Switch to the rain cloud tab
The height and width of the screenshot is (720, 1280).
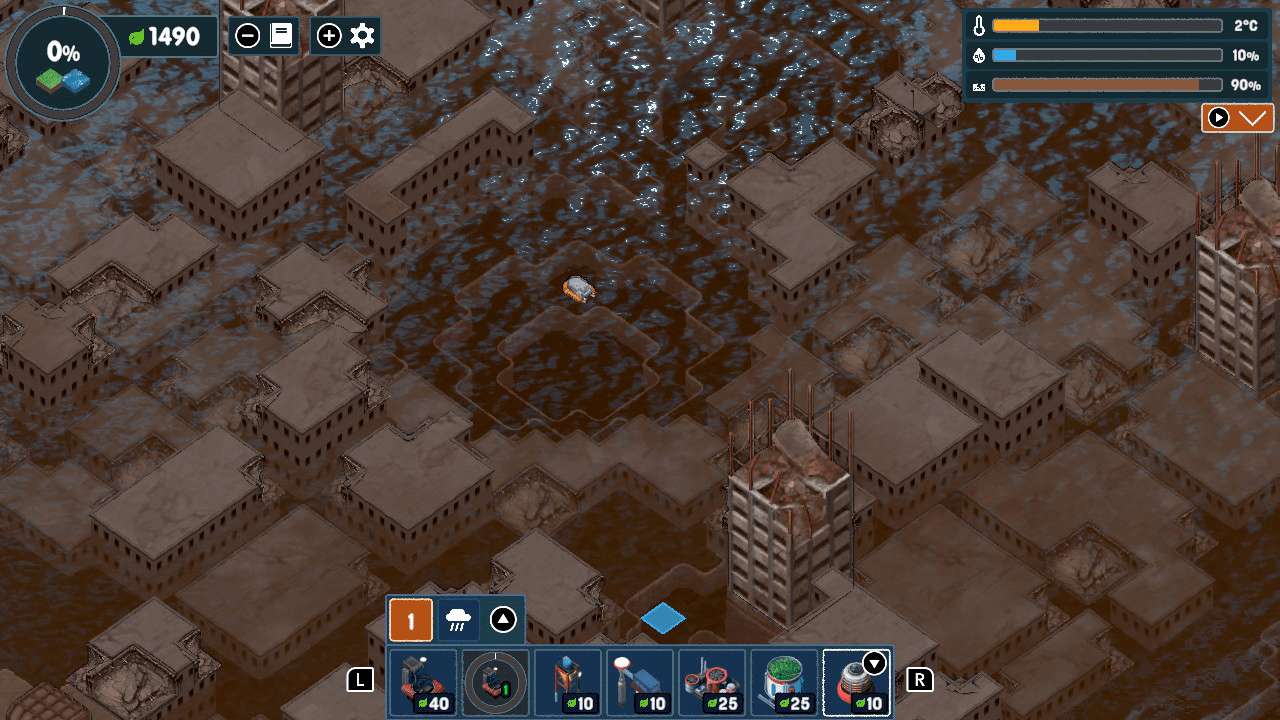point(459,620)
